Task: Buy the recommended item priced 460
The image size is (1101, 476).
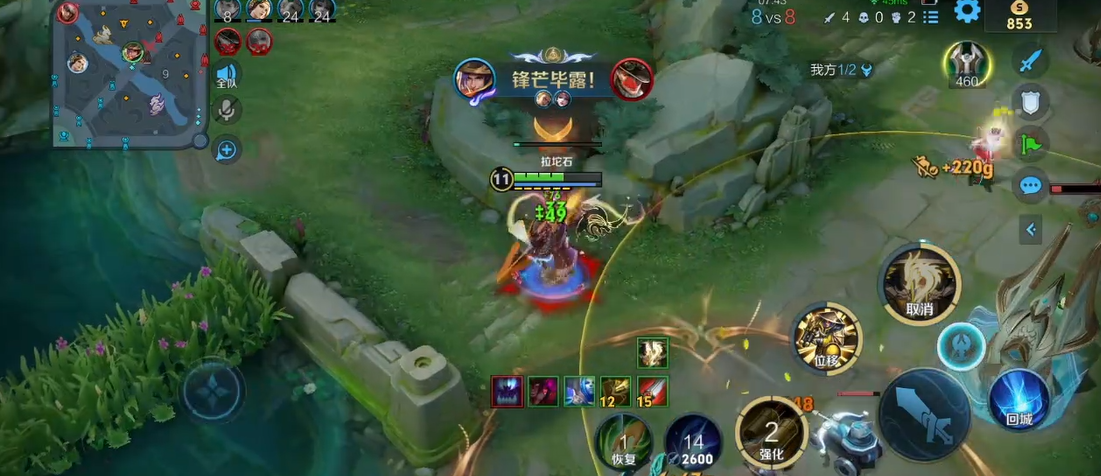Action: (967, 63)
